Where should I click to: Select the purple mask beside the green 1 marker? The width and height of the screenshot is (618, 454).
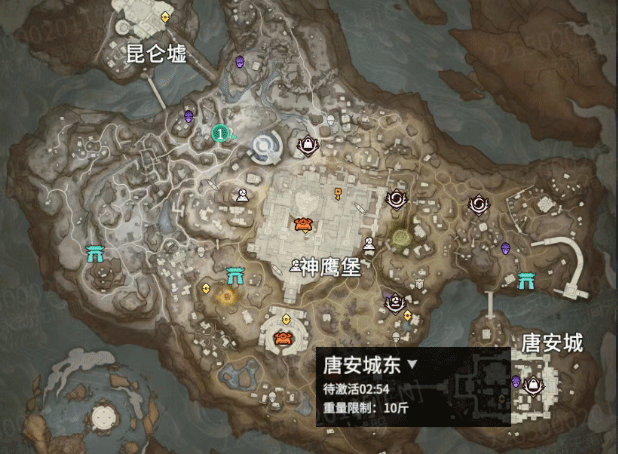pos(188,117)
